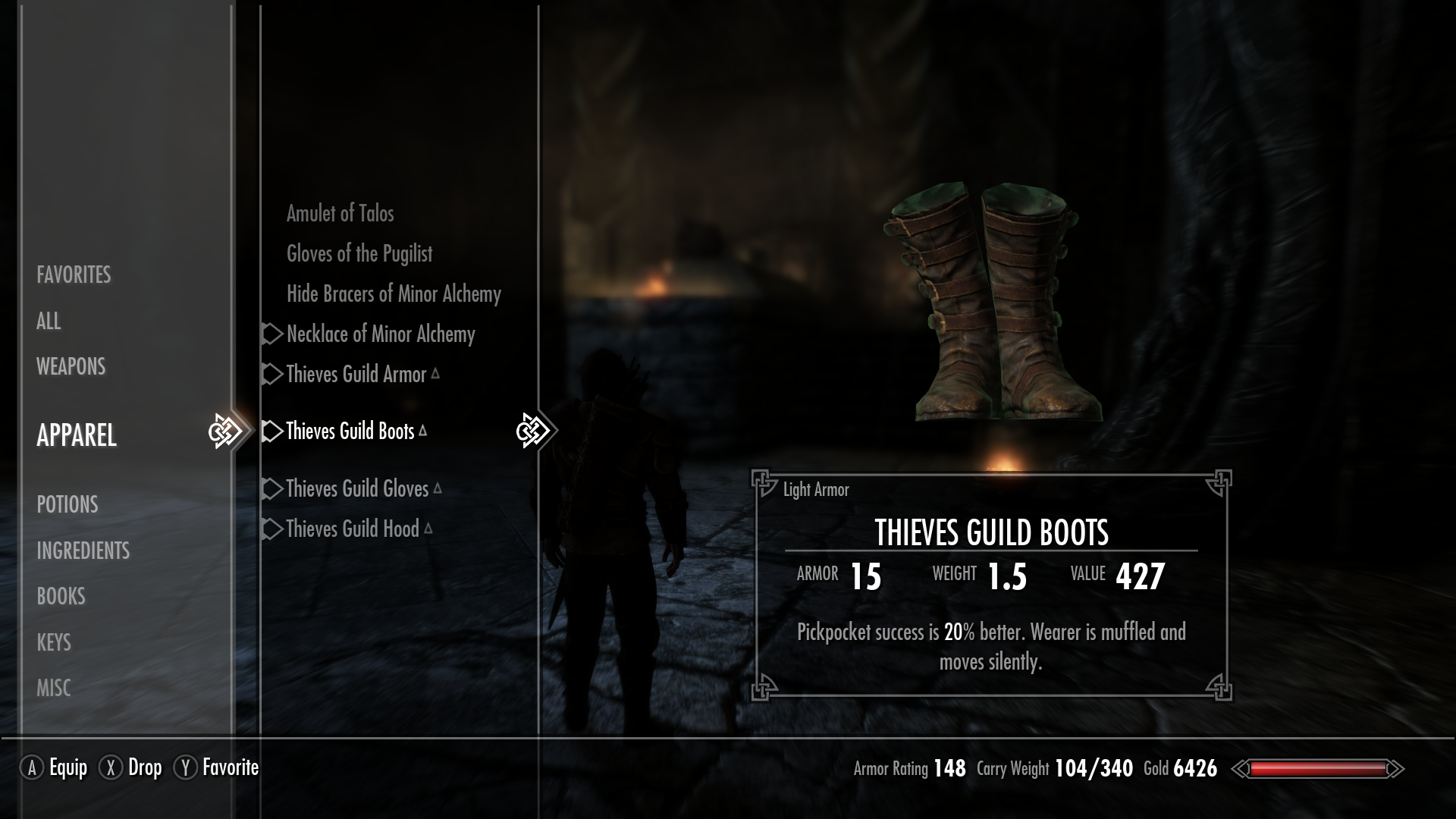Show the Books category
Screen dimensions: 1456x819
point(61,596)
